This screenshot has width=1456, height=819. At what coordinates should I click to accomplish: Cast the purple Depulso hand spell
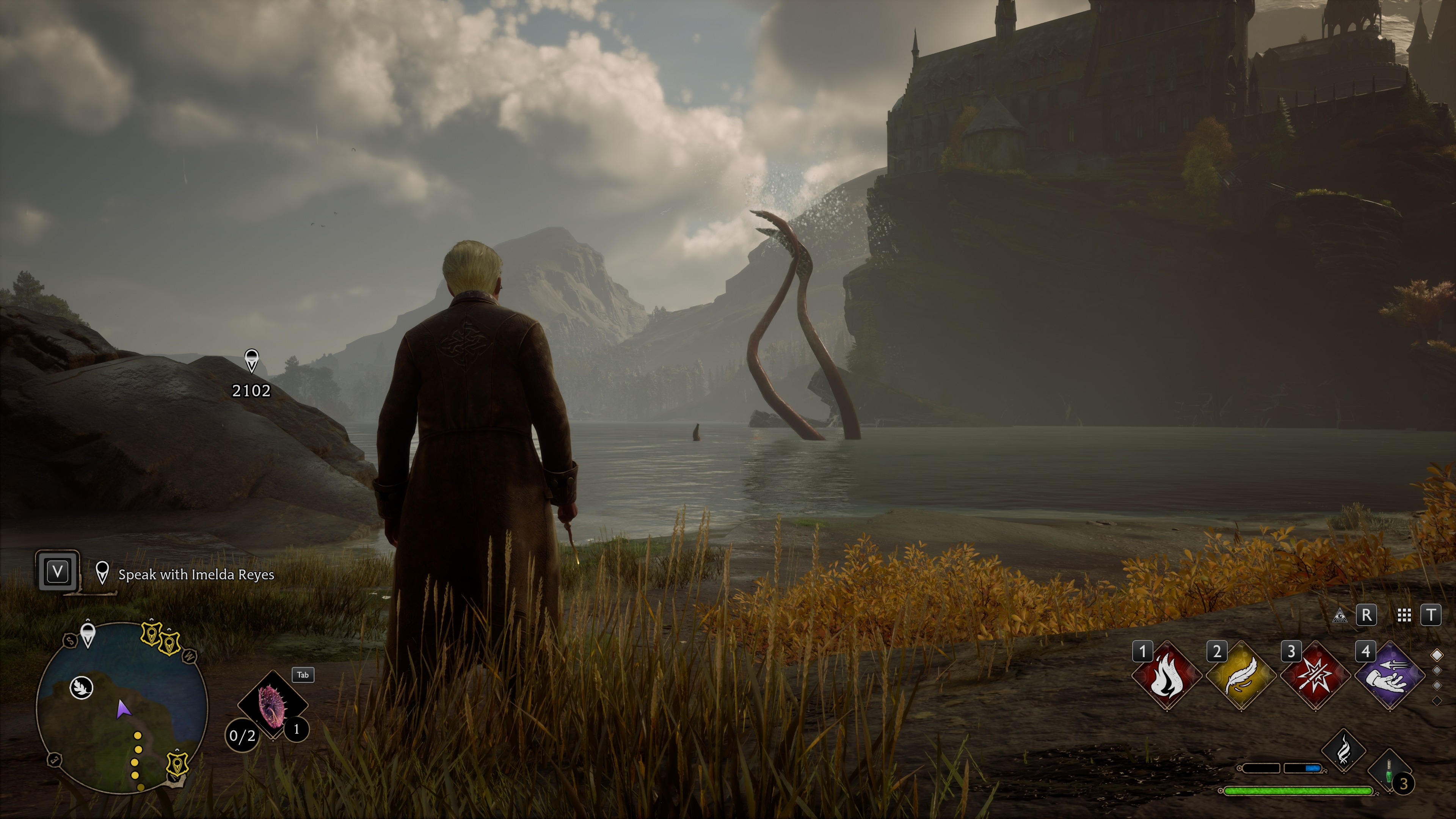click(x=1389, y=676)
